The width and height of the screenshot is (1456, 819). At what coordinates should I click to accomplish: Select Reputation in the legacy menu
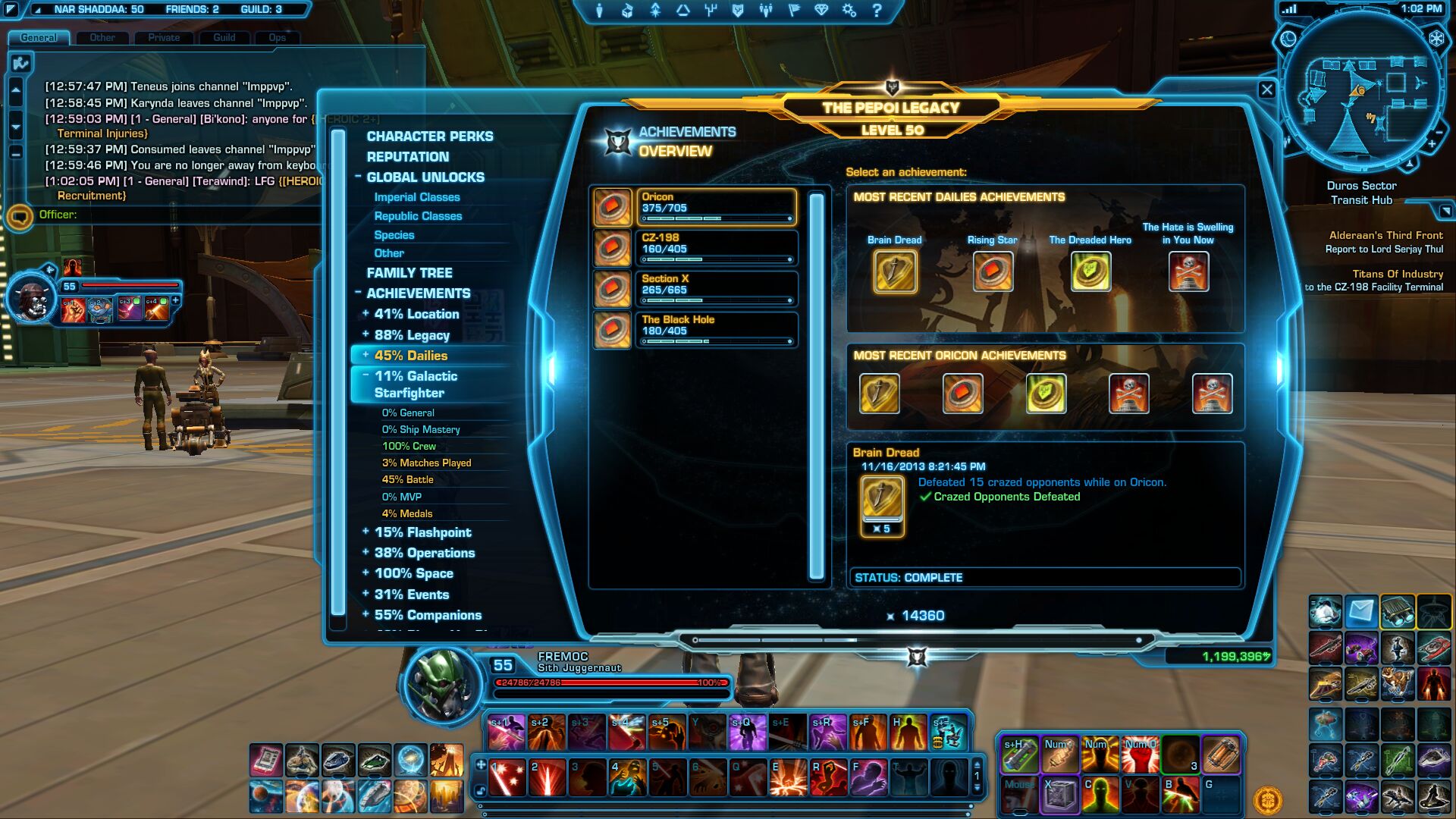tap(407, 157)
